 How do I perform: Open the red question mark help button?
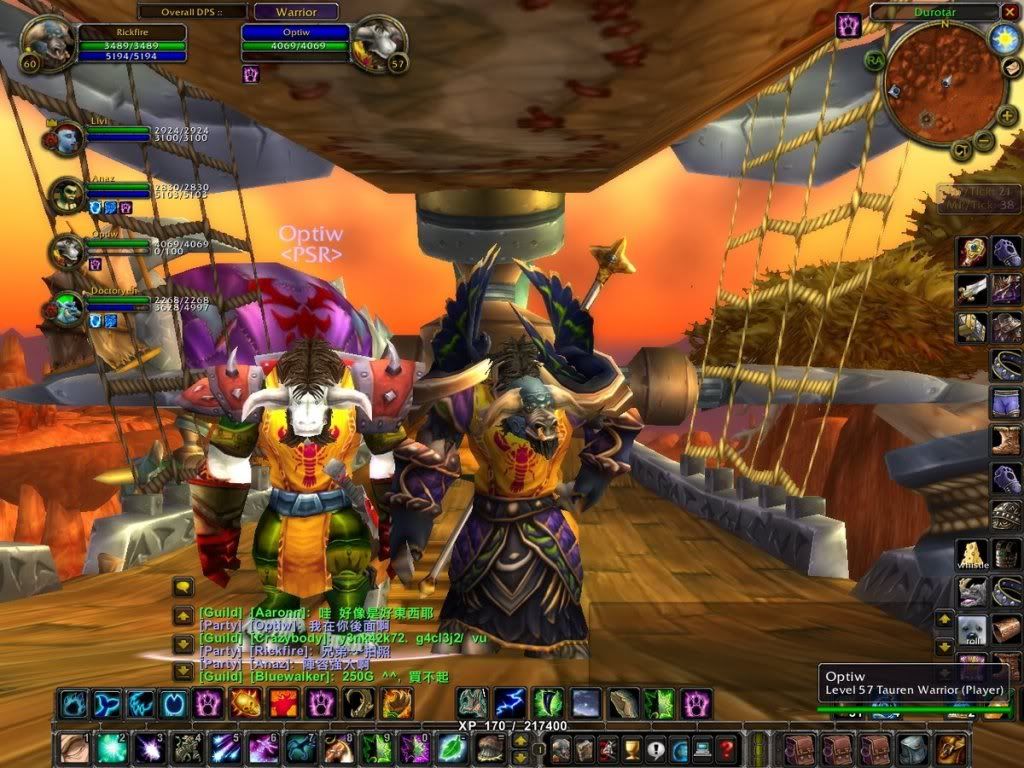click(727, 748)
